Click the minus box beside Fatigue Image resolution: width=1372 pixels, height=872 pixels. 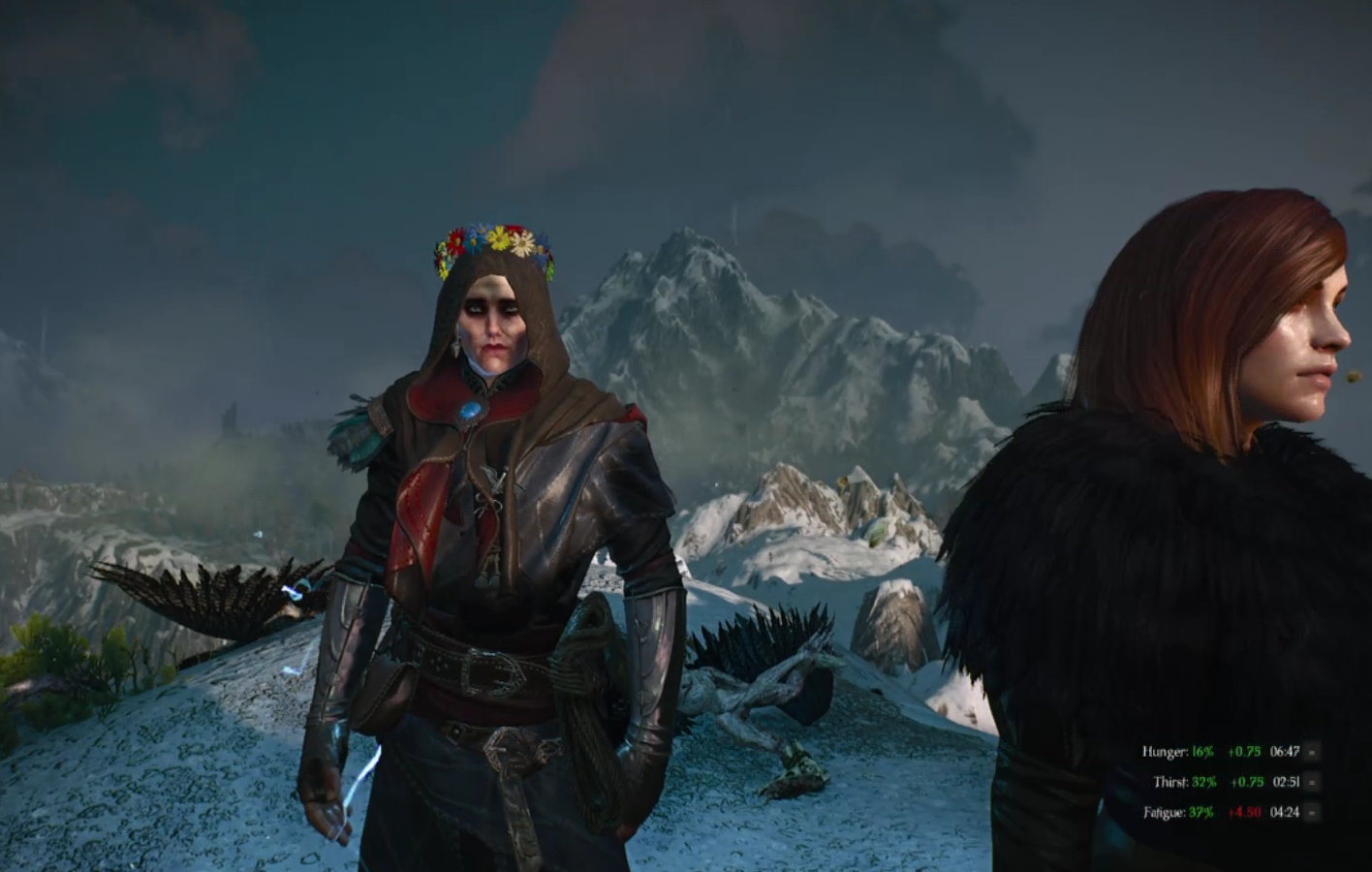click(1312, 812)
